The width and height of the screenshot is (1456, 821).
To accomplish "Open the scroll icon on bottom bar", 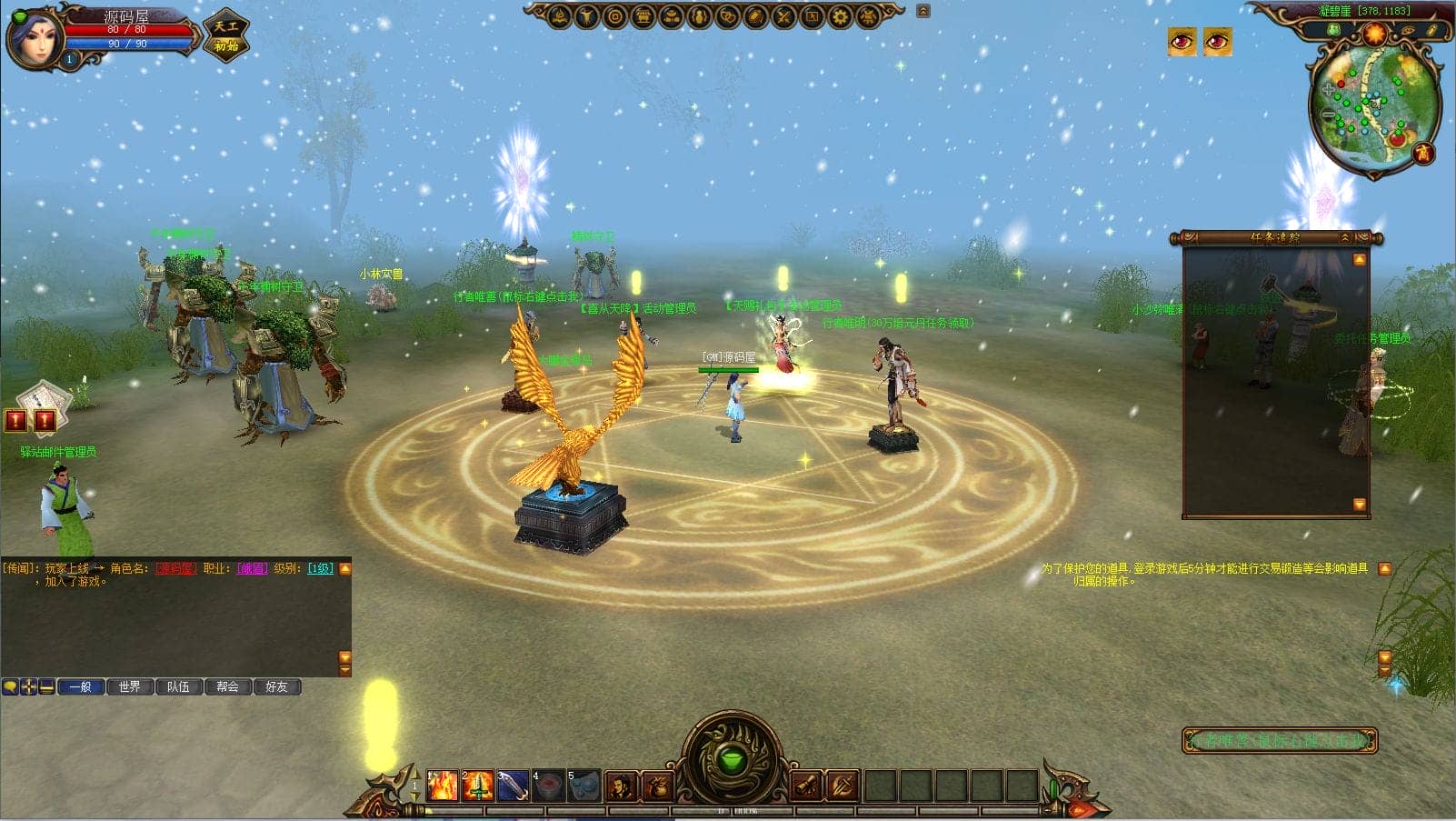I will 805,786.
